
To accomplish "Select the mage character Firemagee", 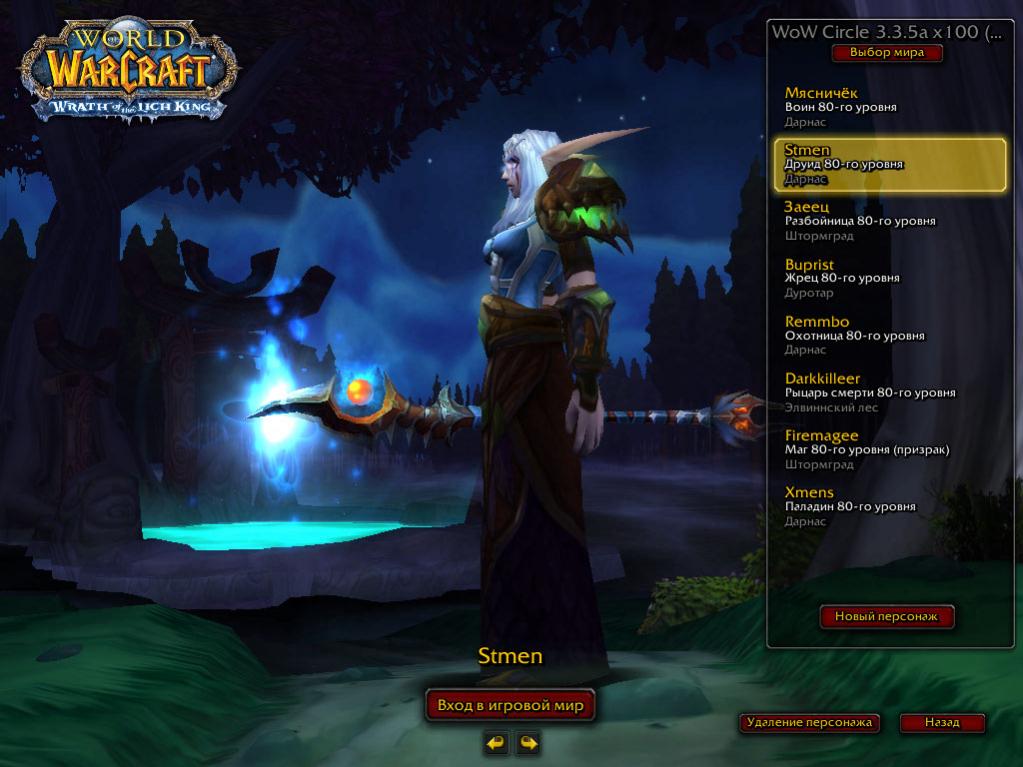I will (x=889, y=450).
